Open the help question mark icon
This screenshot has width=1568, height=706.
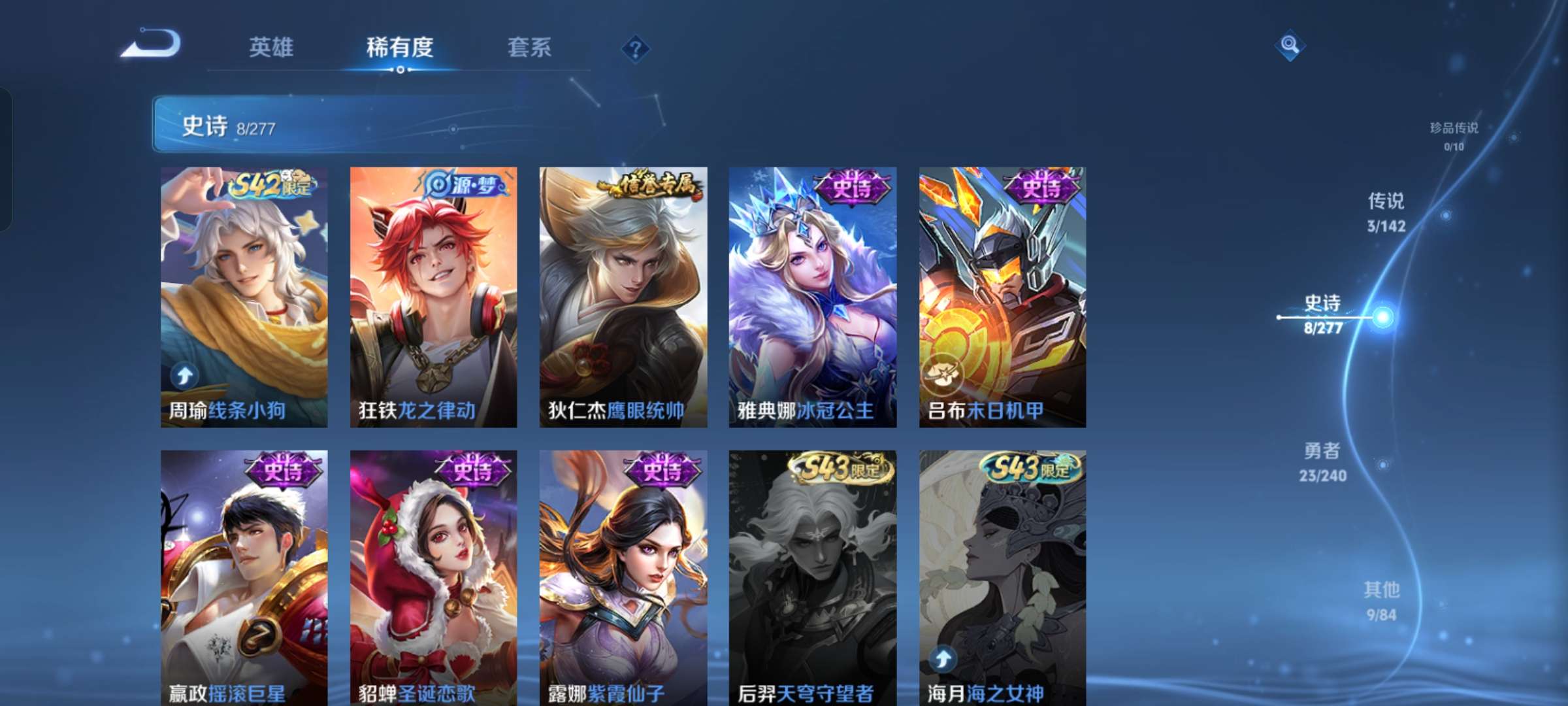pos(635,46)
